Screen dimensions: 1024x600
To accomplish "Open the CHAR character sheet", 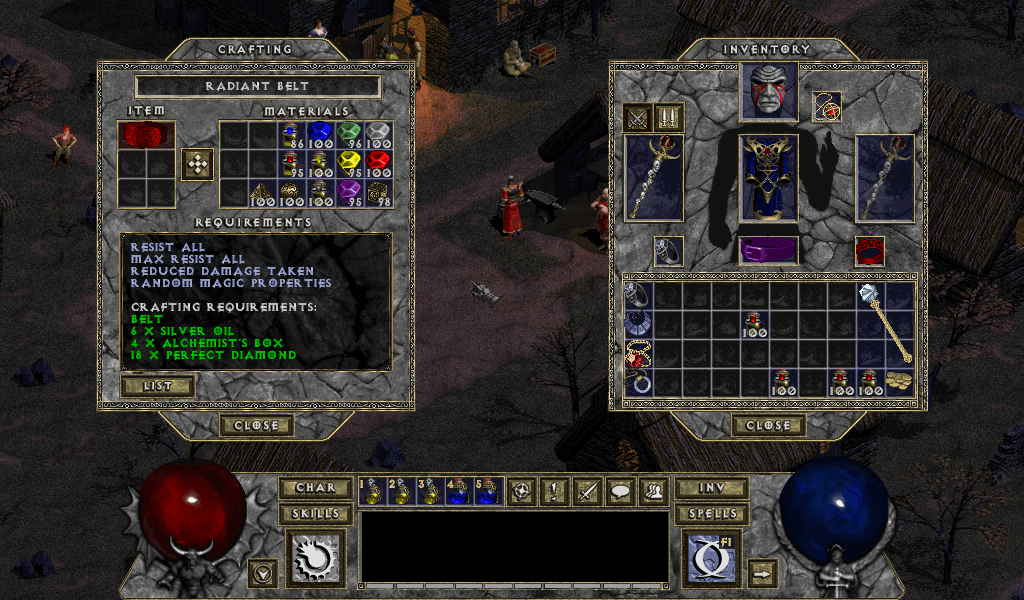I will [x=315, y=488].
